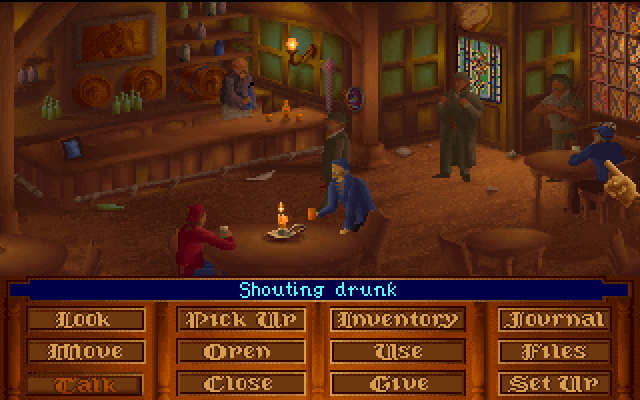Choose the Close command
Screen dimensions: 640x400
pos(237,383)
